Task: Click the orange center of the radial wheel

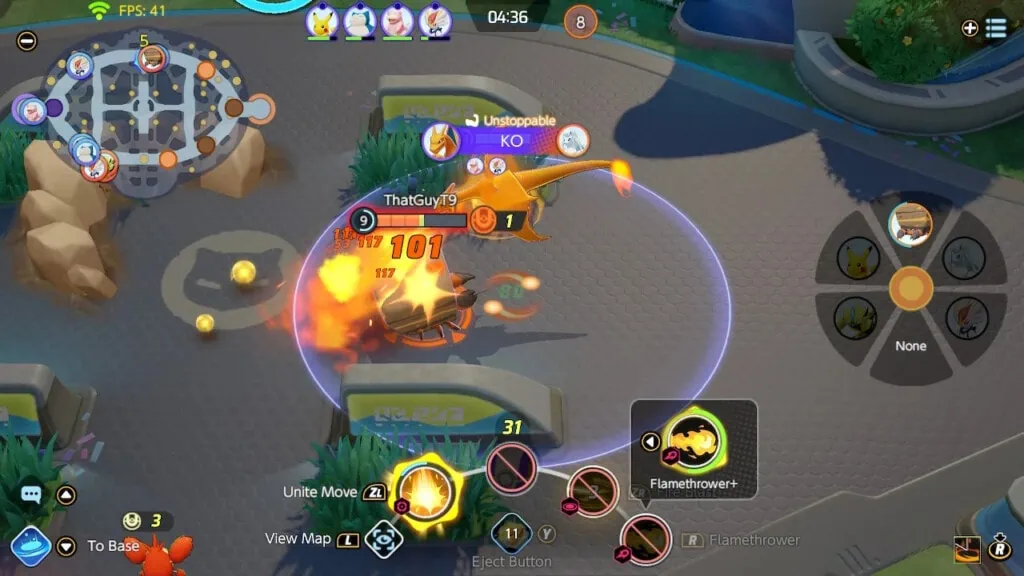Action: pyautogui.click(x=910, y=288)
